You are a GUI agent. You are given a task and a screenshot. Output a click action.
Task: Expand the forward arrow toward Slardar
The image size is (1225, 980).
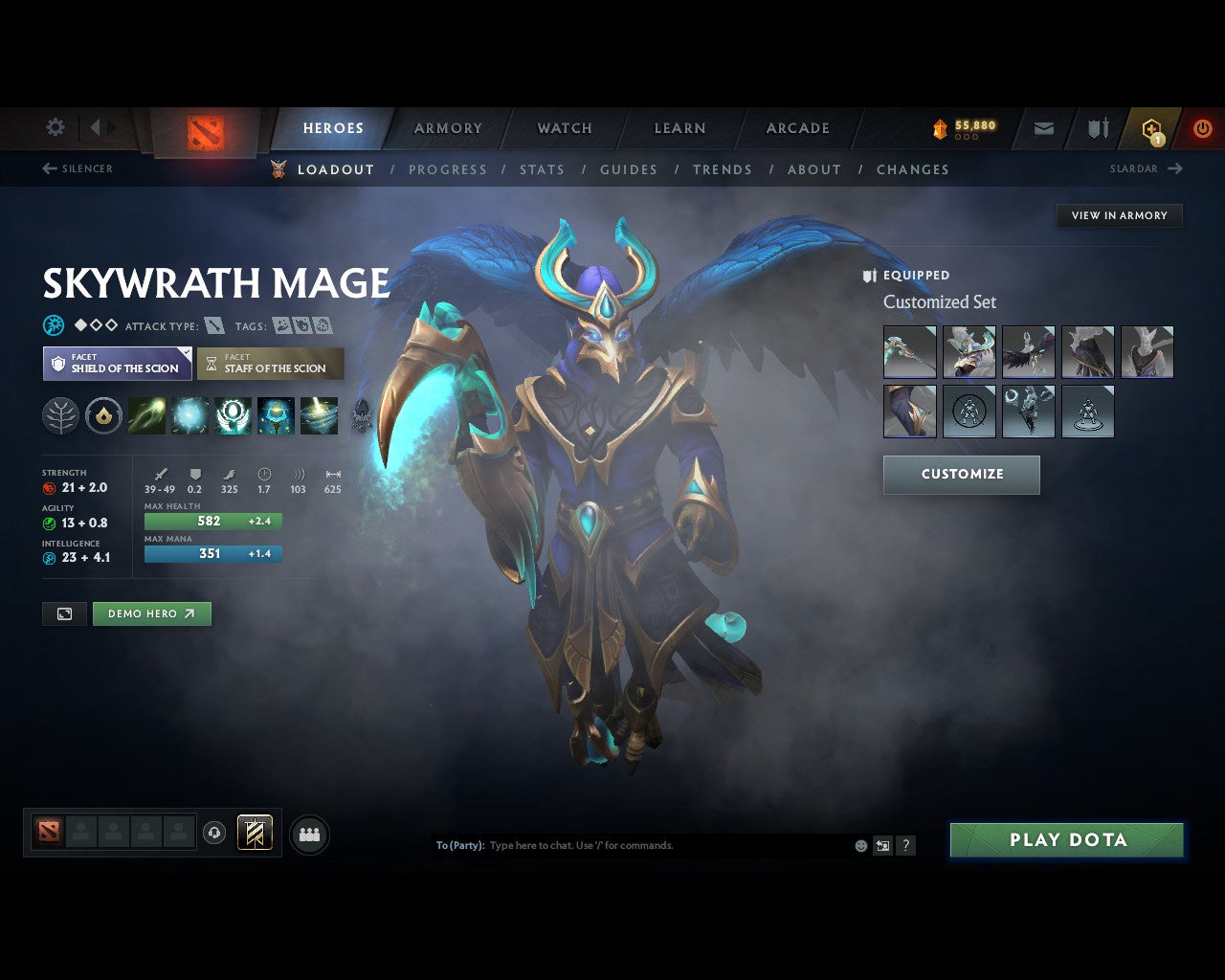tap(1176, 168)
